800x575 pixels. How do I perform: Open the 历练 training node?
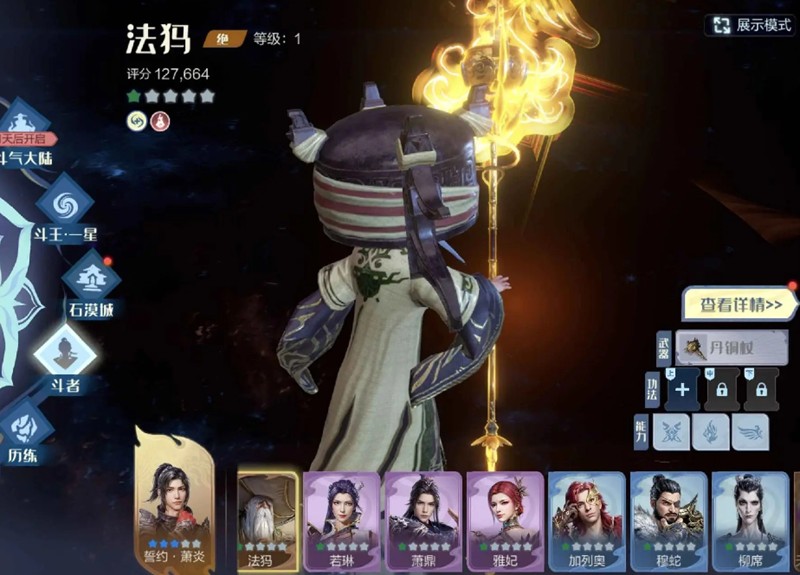click(x=22, y=430)
